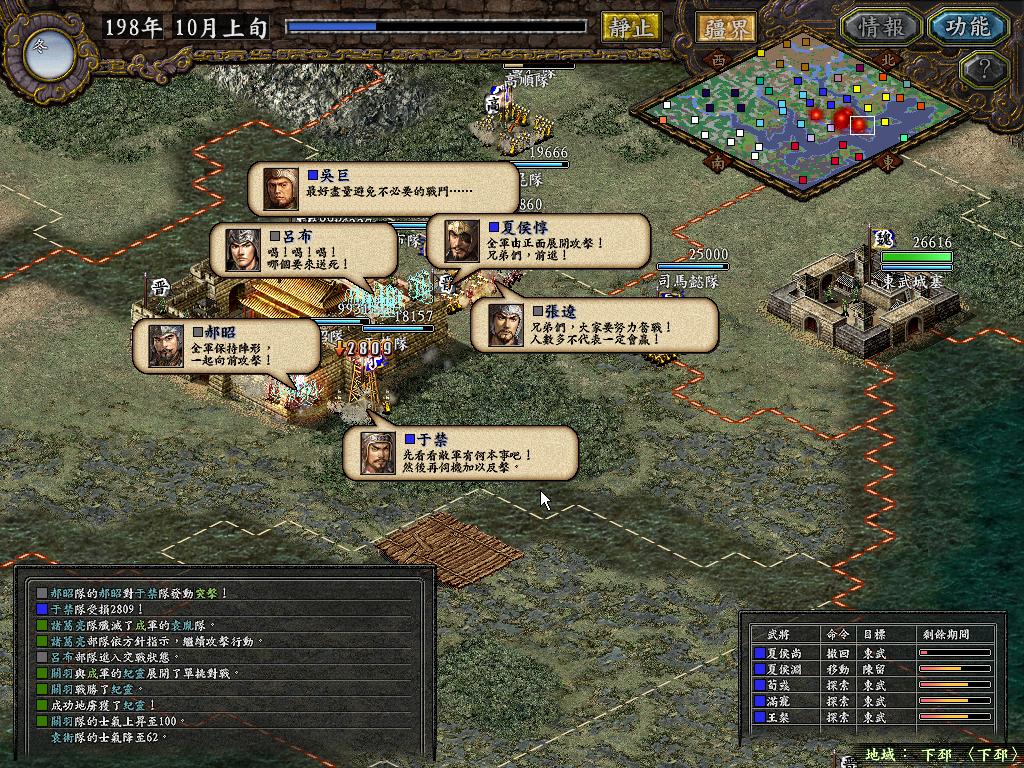
Task: Select the 南 south marker on minimap
Action: [717, 159]
